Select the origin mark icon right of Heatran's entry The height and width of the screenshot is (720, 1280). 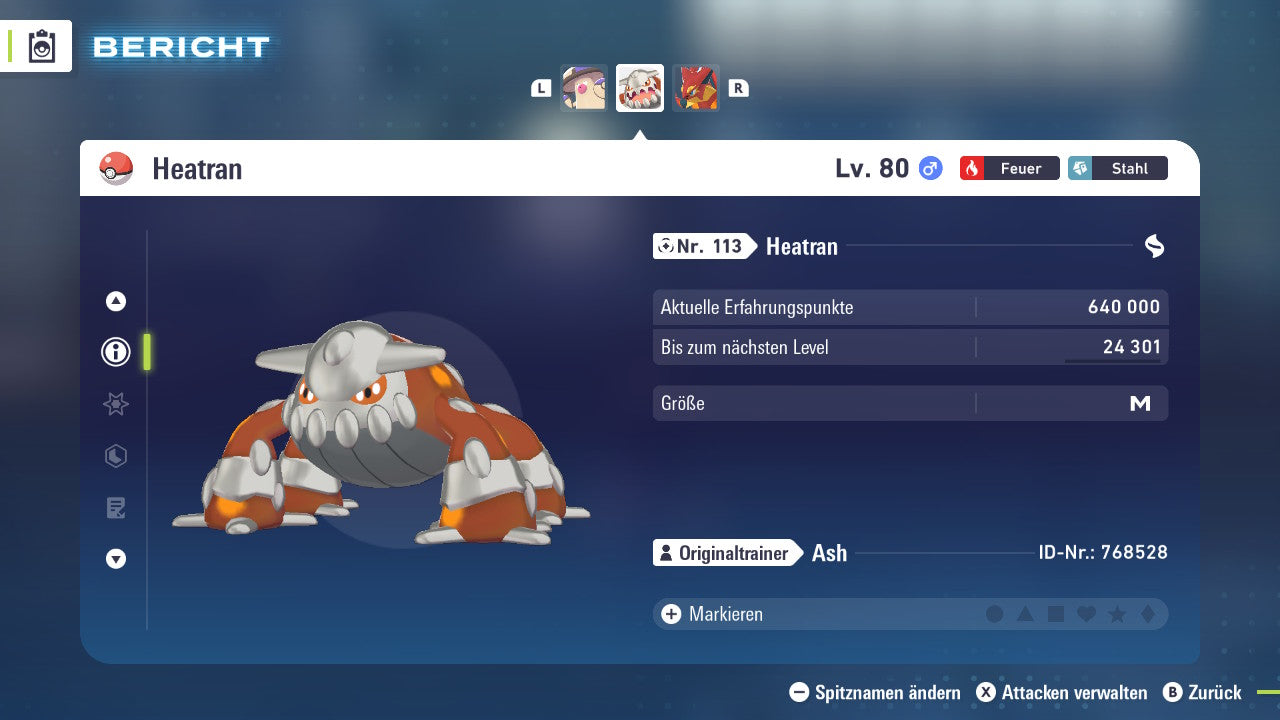tap(1152, 243)
